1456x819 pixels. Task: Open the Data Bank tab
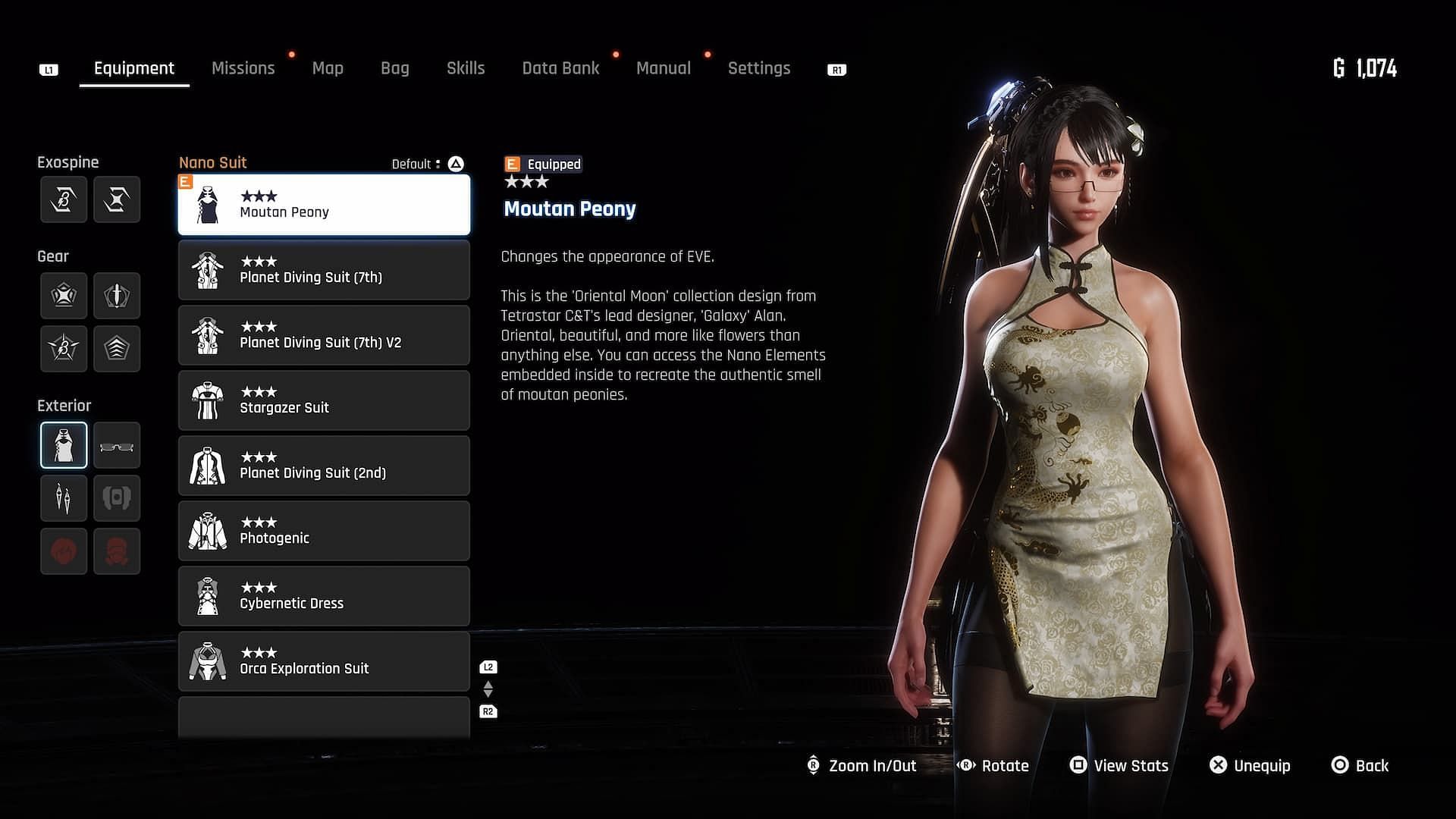[560, 68]
